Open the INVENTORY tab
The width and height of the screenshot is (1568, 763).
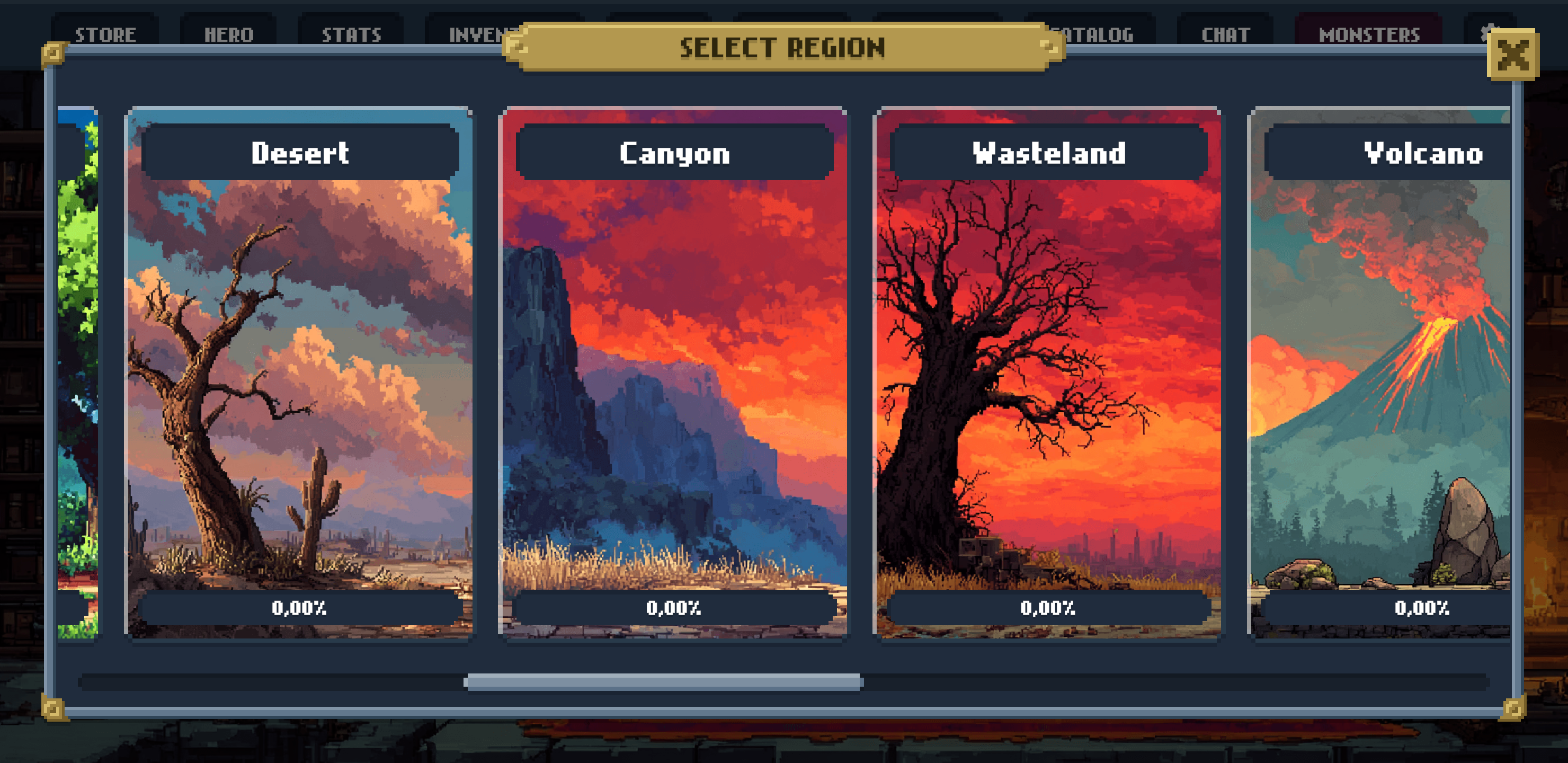(481, 35)
